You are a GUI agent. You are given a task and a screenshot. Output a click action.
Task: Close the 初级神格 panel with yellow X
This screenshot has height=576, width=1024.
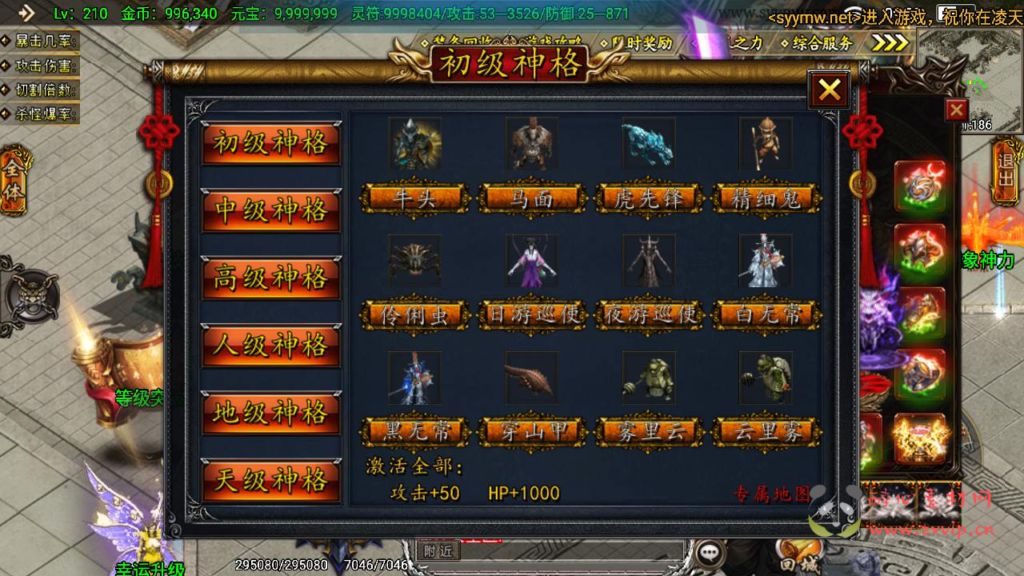click(x=829, y=91)
